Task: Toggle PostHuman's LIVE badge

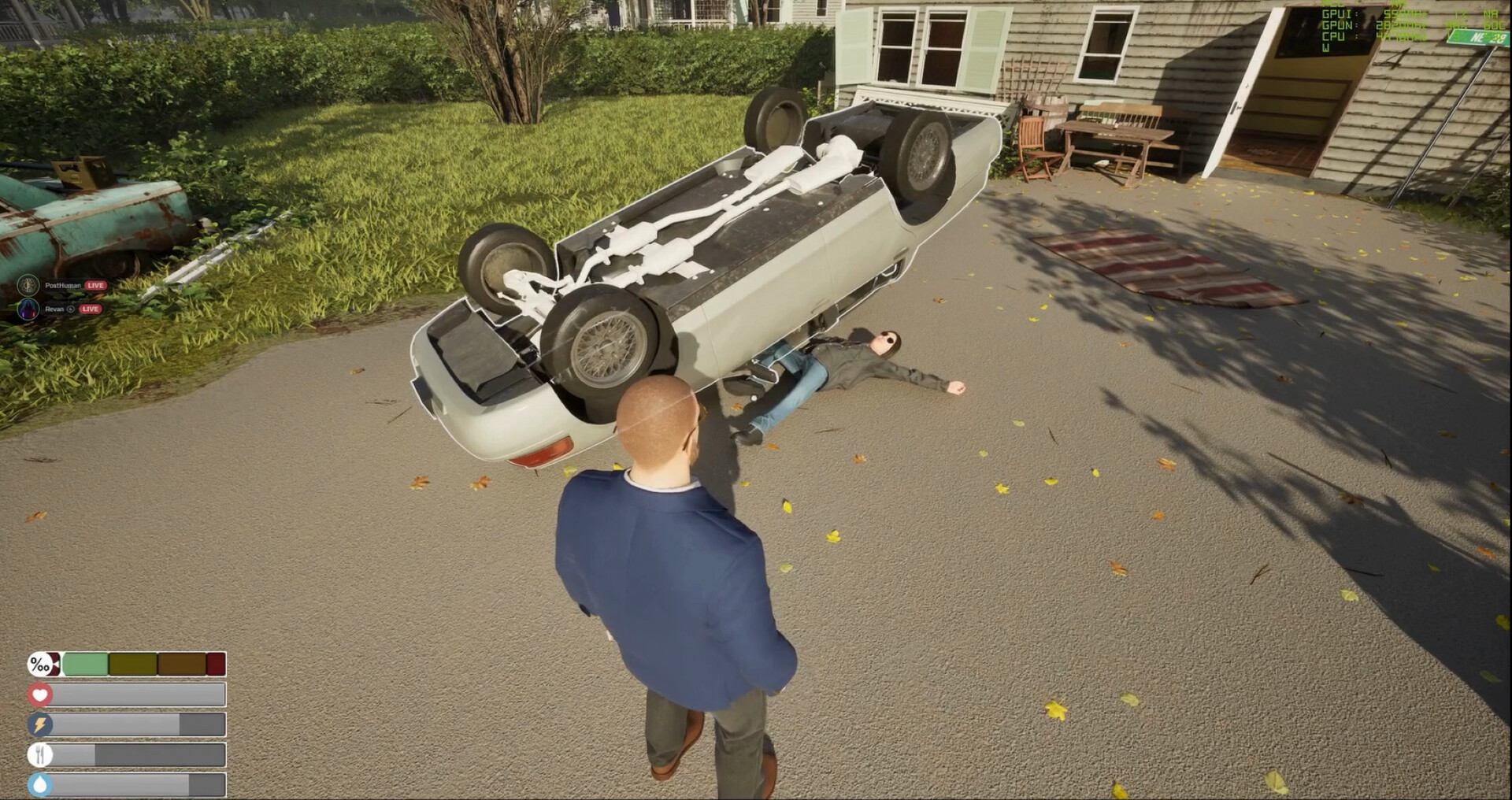Action: click(x=95, y=285)
